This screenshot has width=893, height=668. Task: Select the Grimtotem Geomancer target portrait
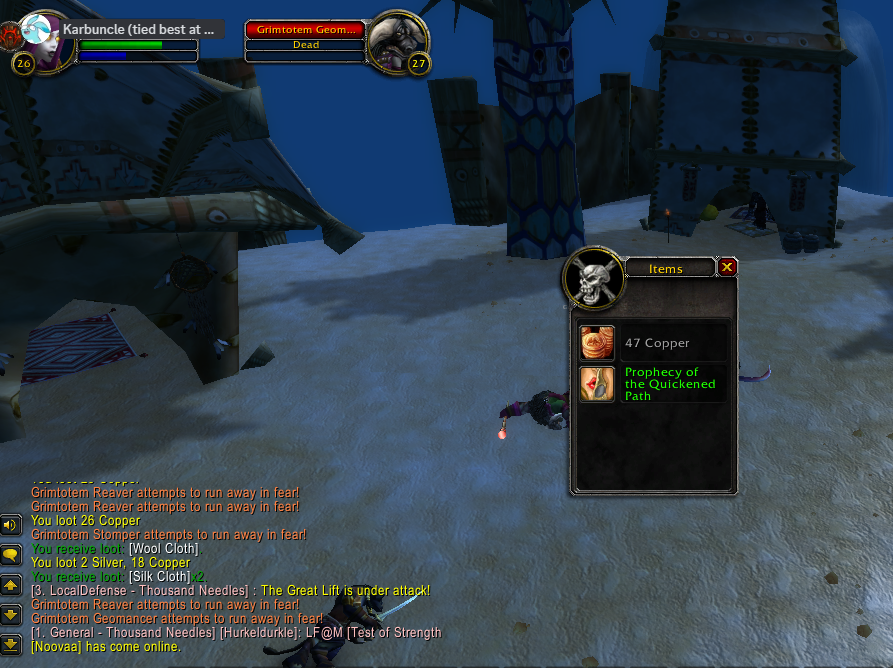click(x=398, y=41)
